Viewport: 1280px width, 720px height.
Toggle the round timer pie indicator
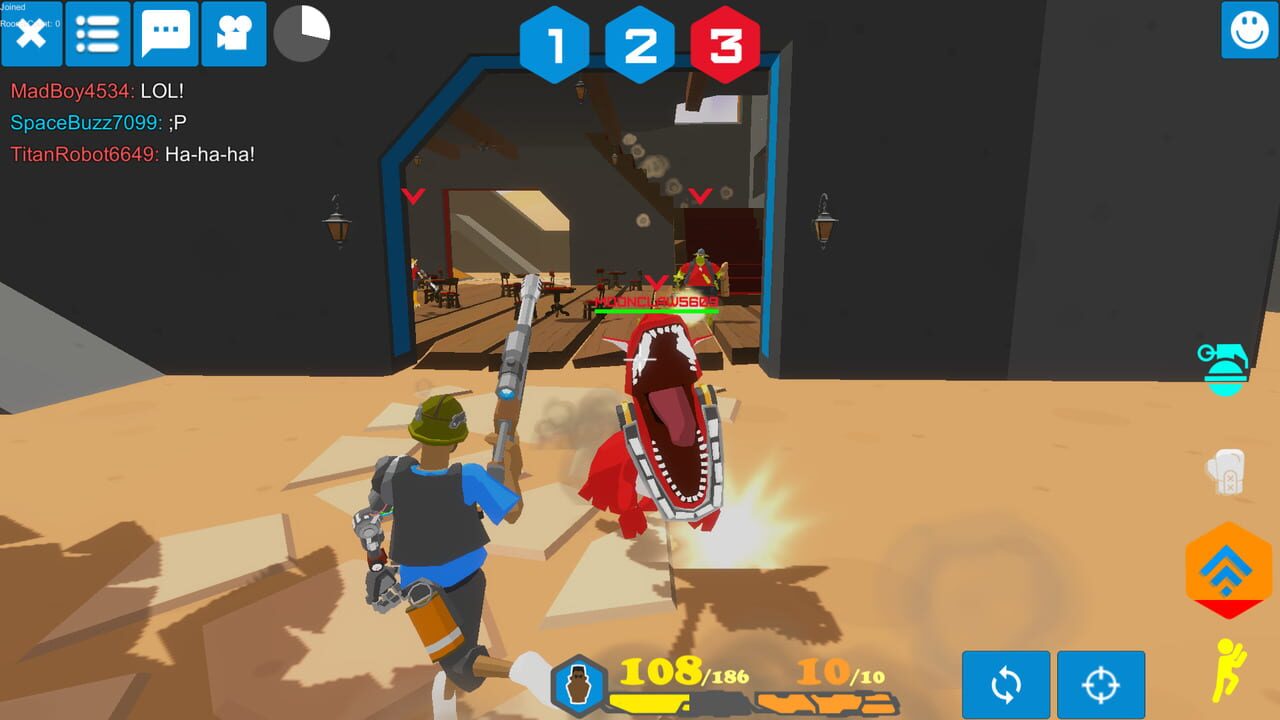point(302,31)
